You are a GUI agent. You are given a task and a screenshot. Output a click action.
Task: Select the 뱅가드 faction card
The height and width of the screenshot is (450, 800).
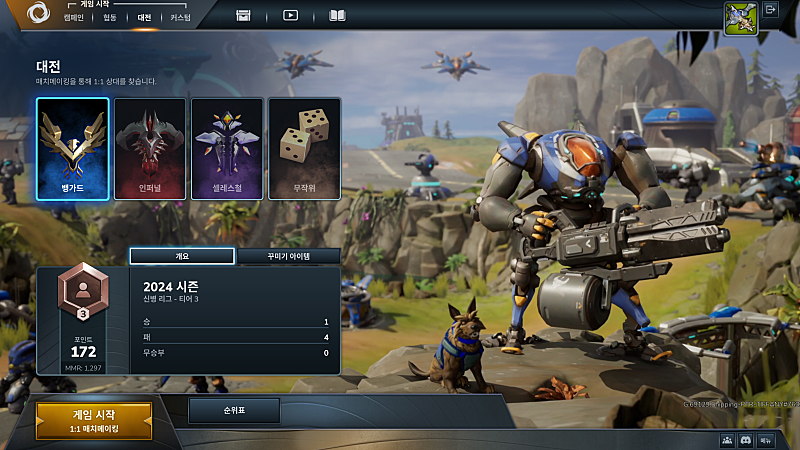pos(72,148)
